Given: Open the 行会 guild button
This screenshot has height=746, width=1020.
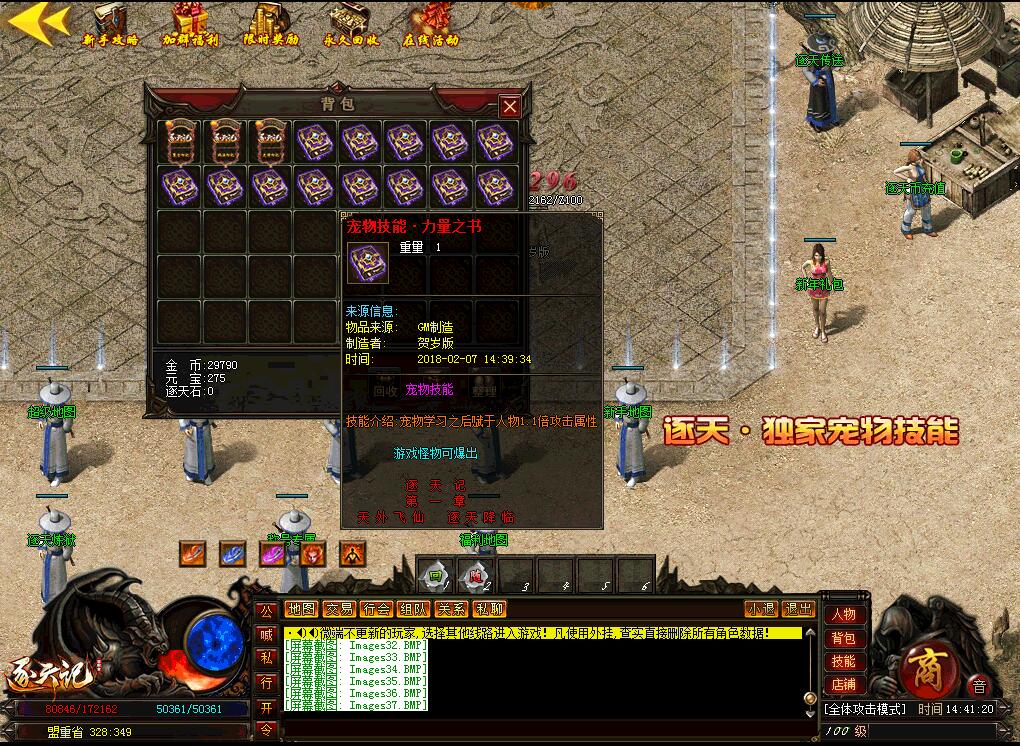Looking at the screenshot, I should 376,609.
